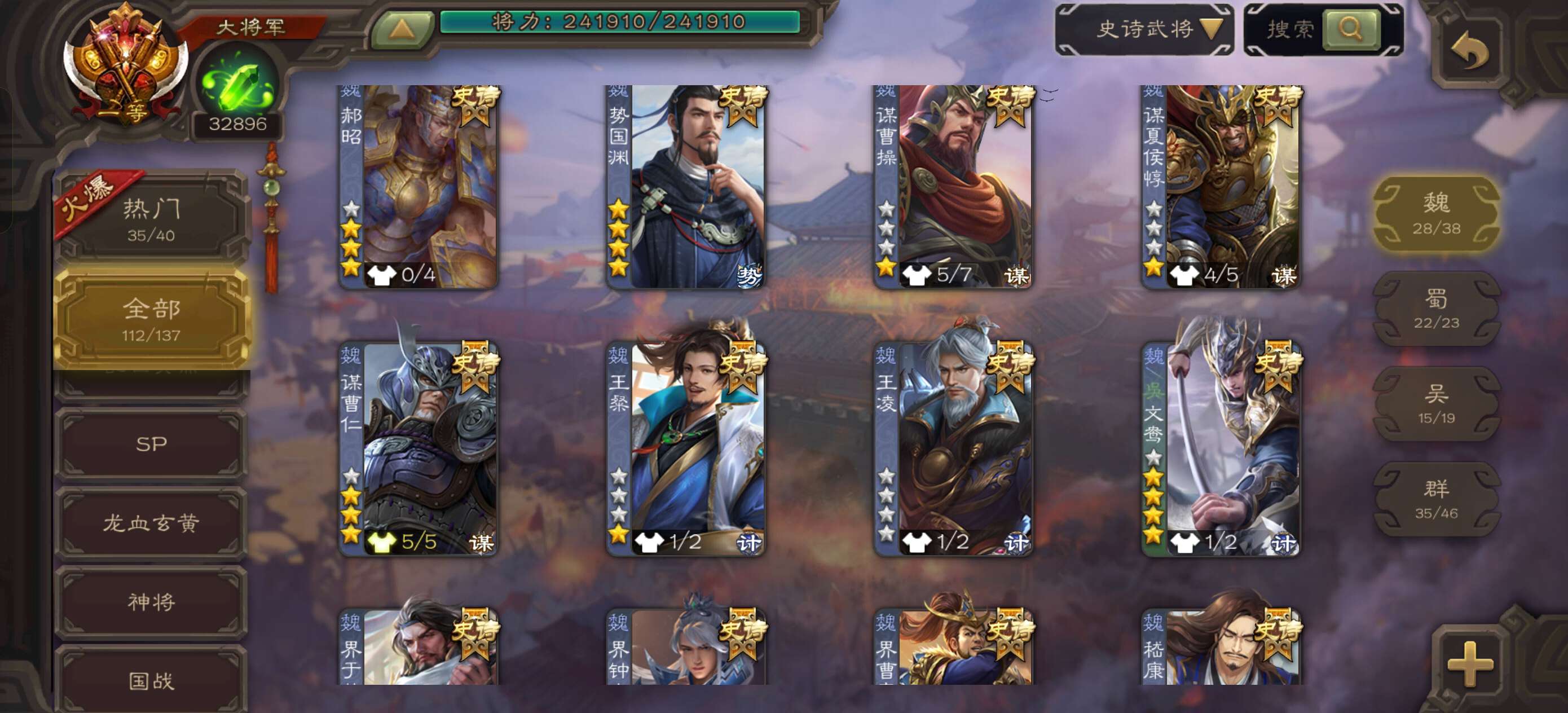1568x713 pixels.
Task: Pick the 谋夏侯惇 general card
Action: (1221, 186)
